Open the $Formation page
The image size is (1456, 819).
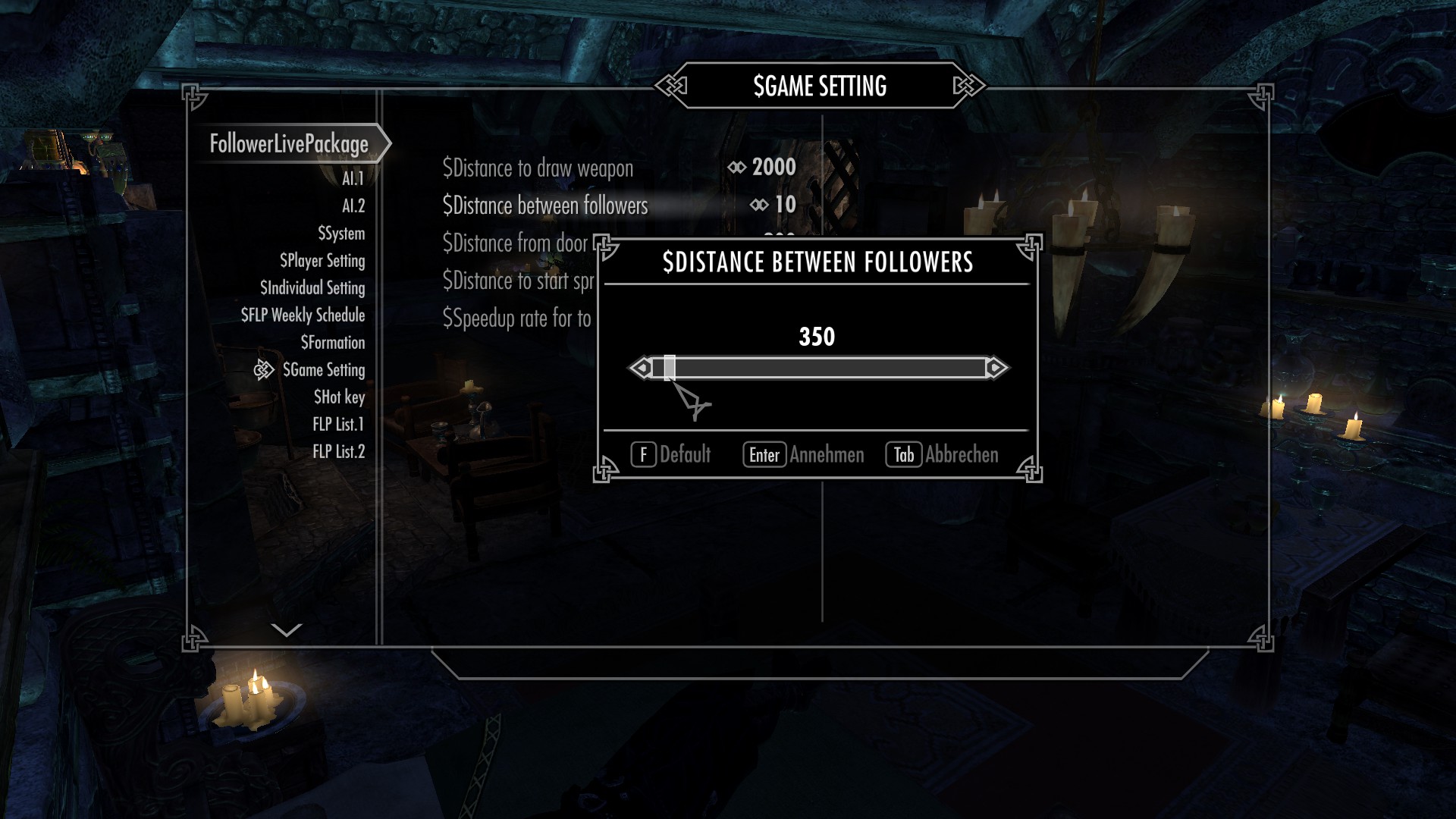pos(332,343)
